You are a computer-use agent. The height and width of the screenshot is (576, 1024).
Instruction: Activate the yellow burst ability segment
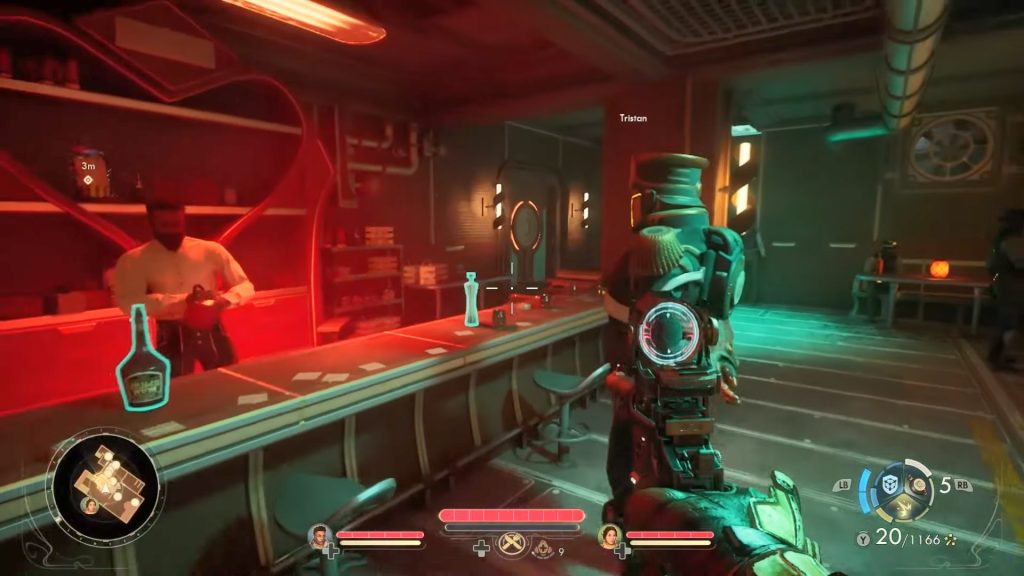[902, 509]
